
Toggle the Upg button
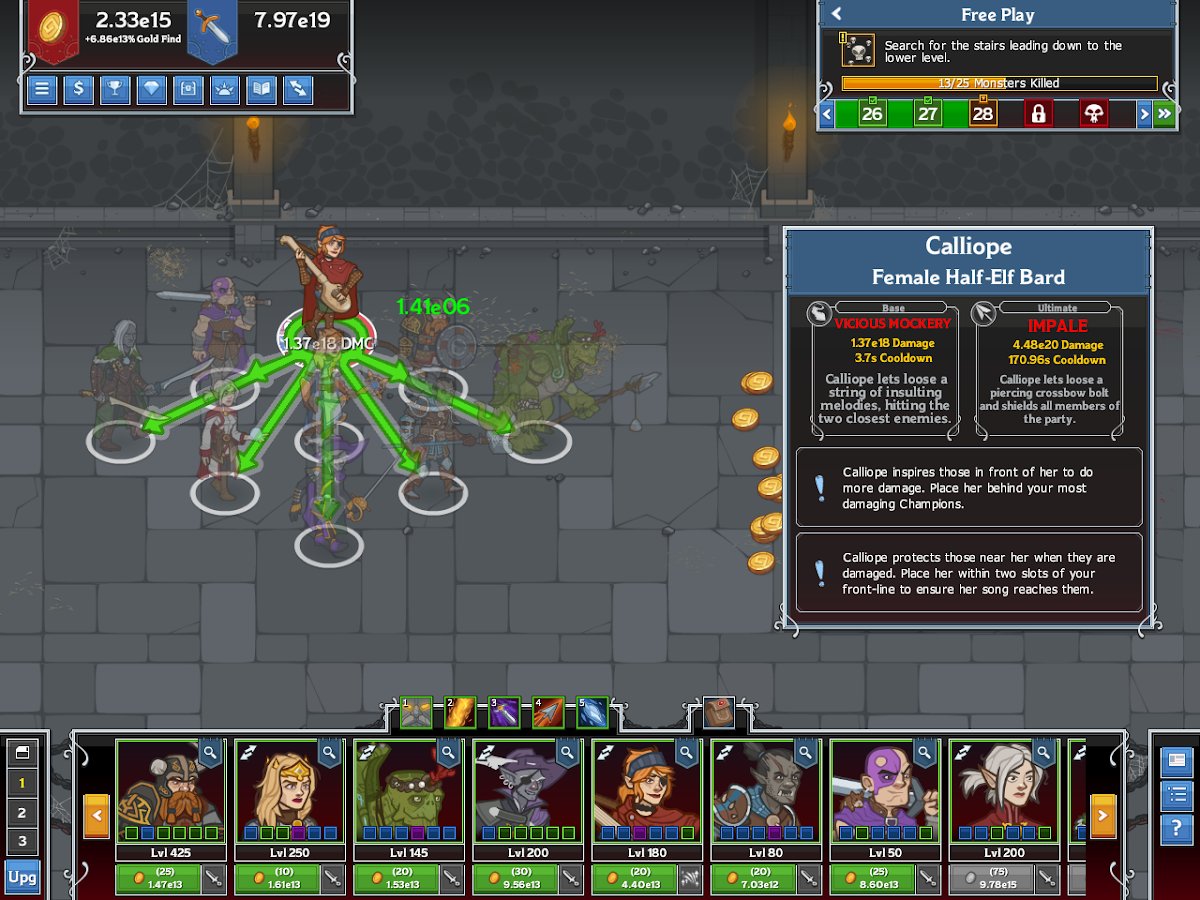tap(22, 877)
